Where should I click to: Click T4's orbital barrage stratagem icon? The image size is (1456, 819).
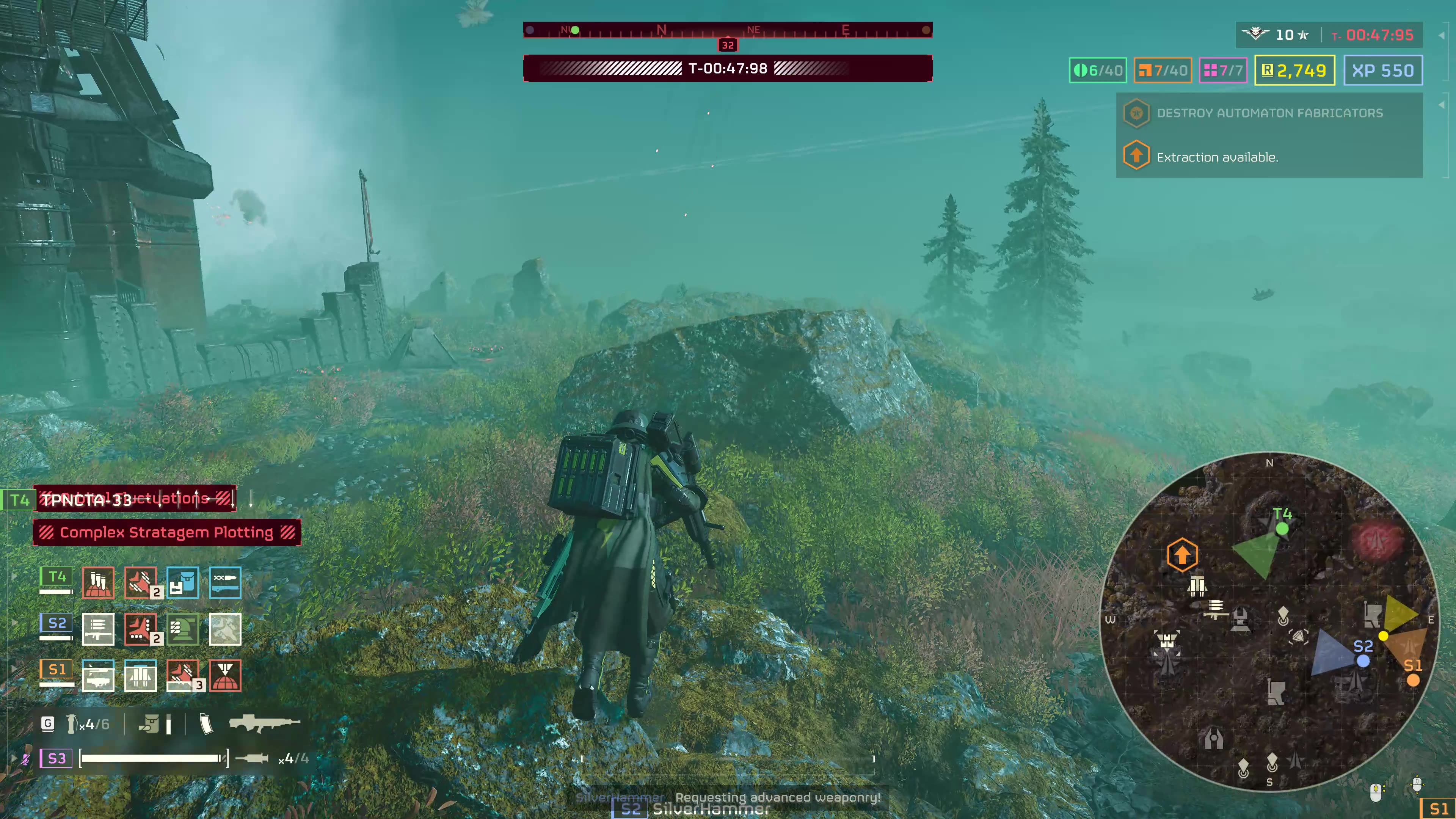click(98, 582)
